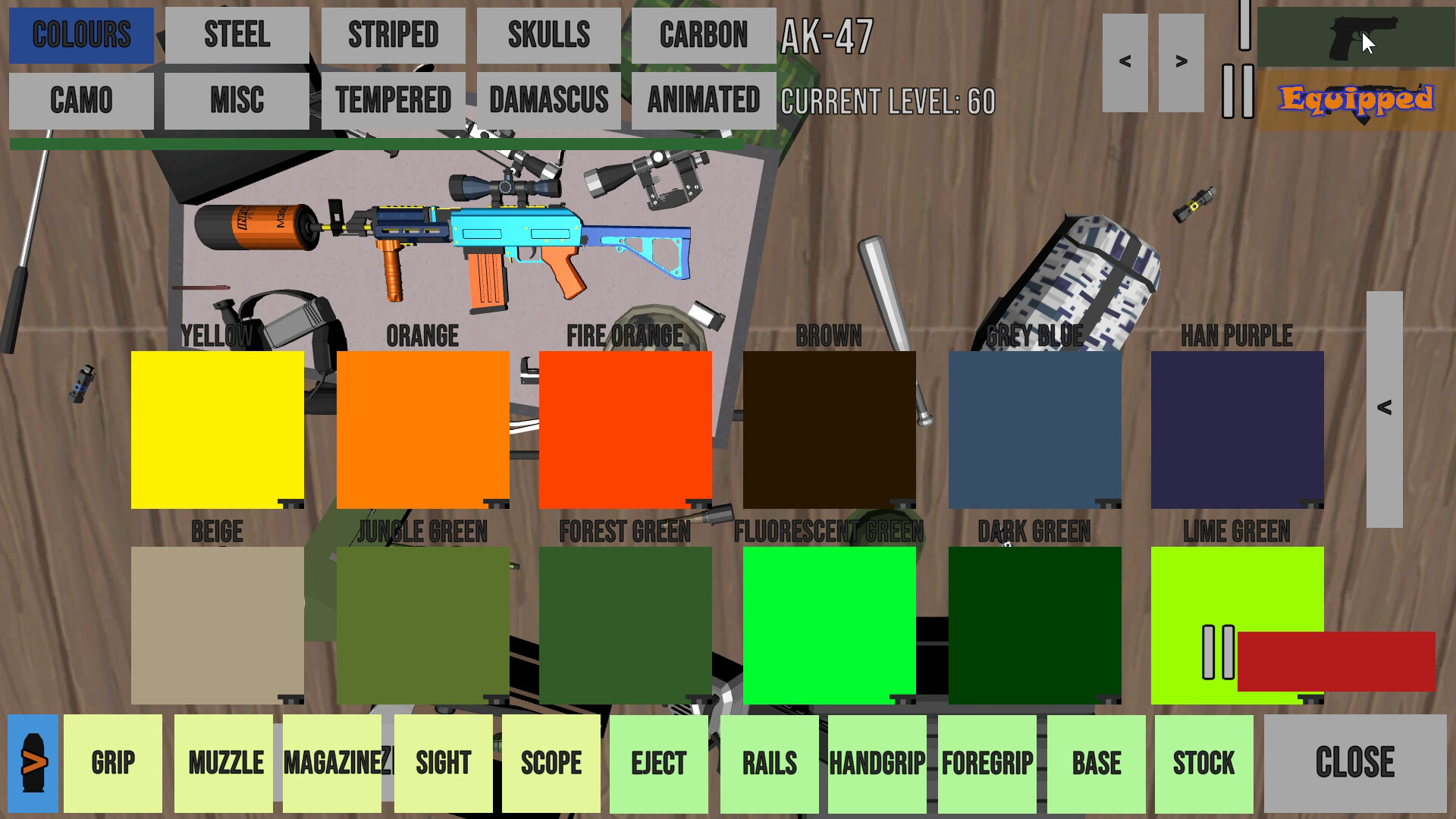Toggle the pause bars next to Lime Green
Image resolution: width=1456 pixels, height=819 pixels.
[x=1217, y=652]
